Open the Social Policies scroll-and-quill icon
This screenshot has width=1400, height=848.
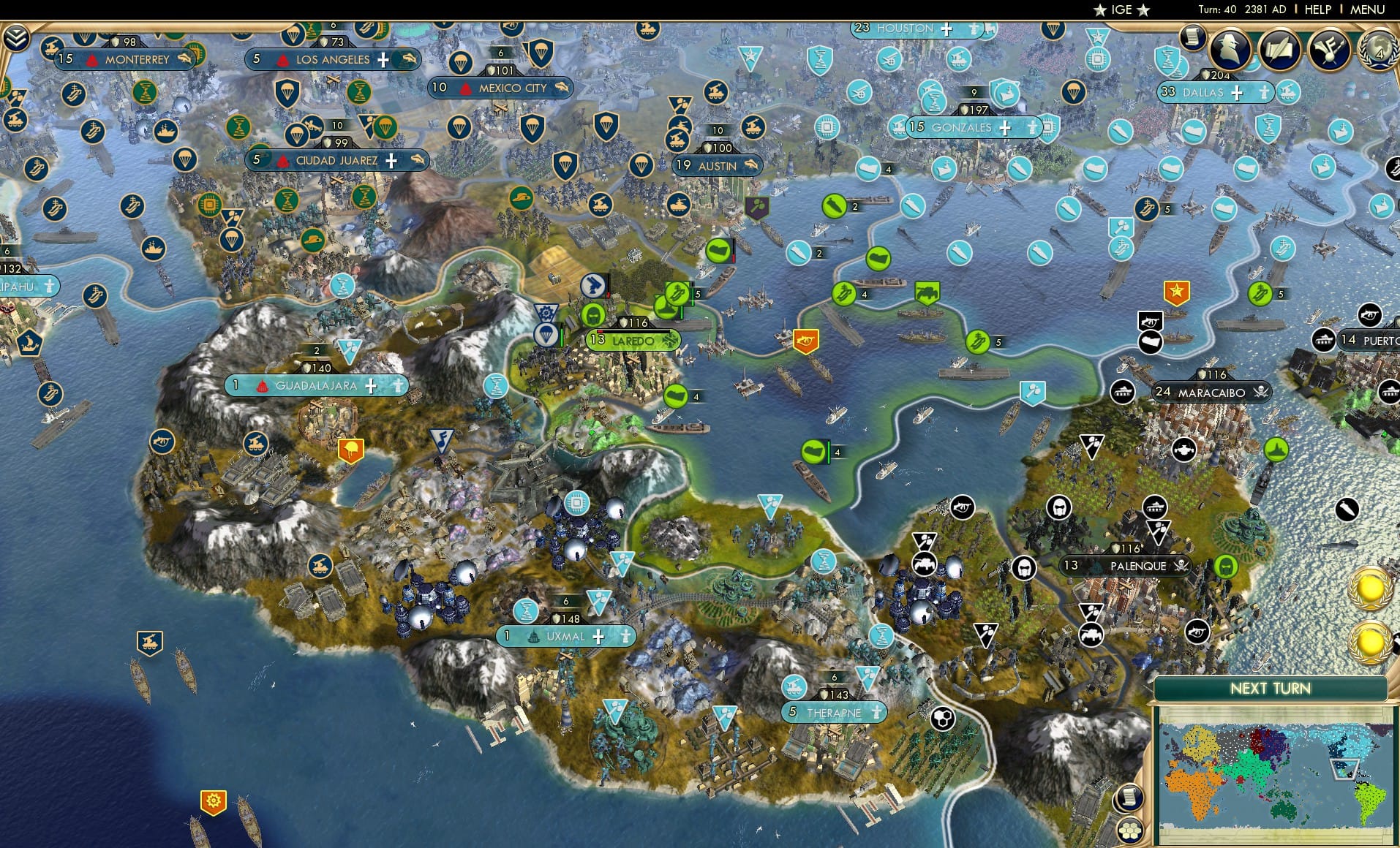coord(1281,51)
